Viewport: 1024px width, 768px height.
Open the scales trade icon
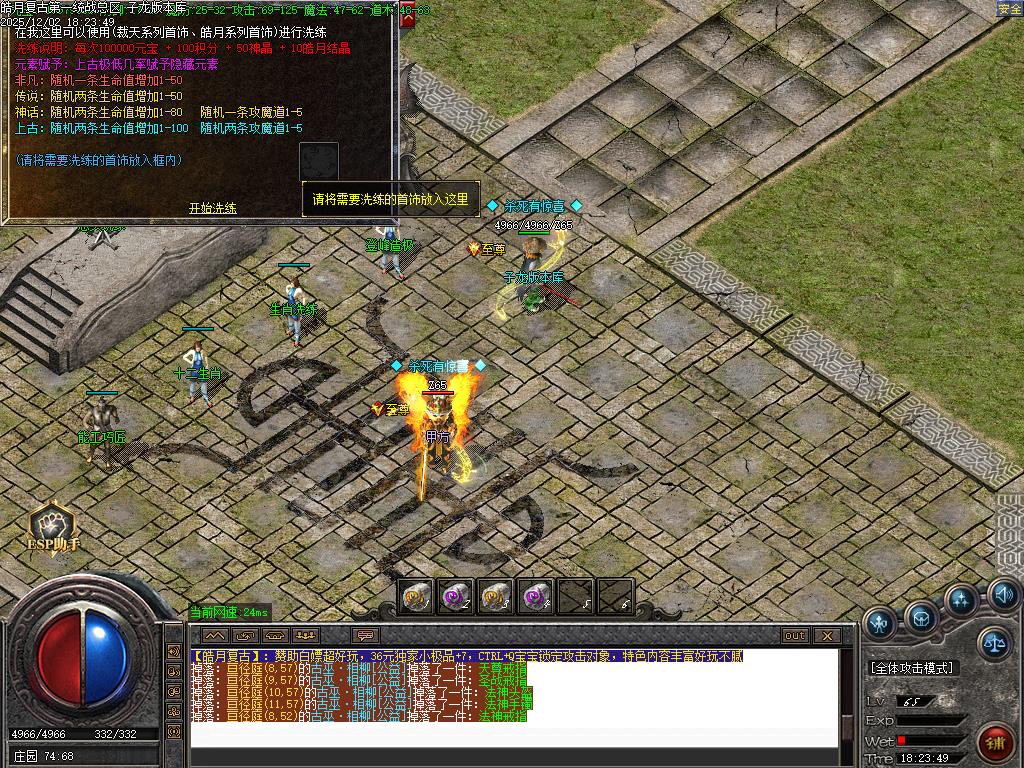tap(994, 642)
